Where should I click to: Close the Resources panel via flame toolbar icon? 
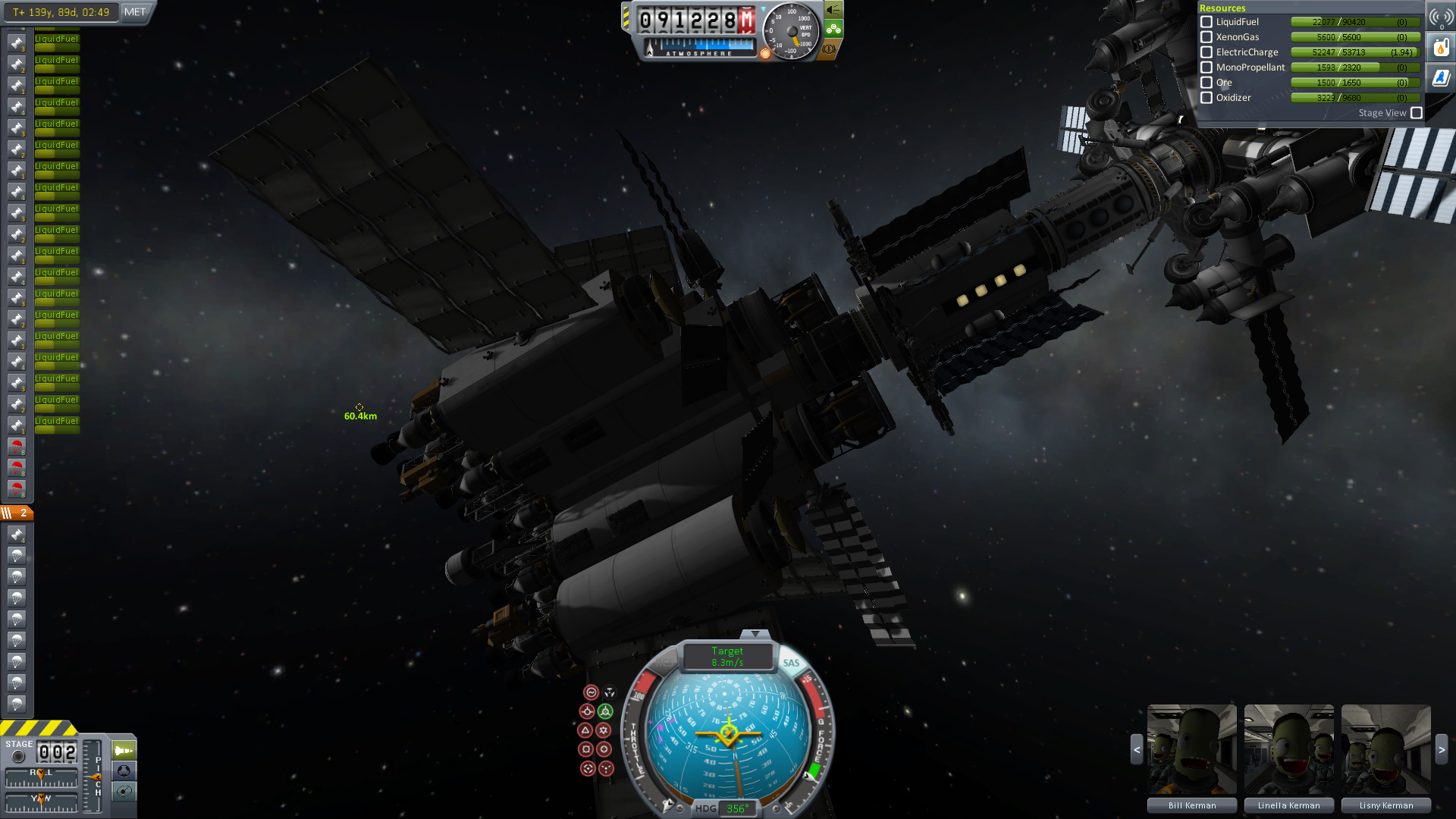(x=1441, y=48)
